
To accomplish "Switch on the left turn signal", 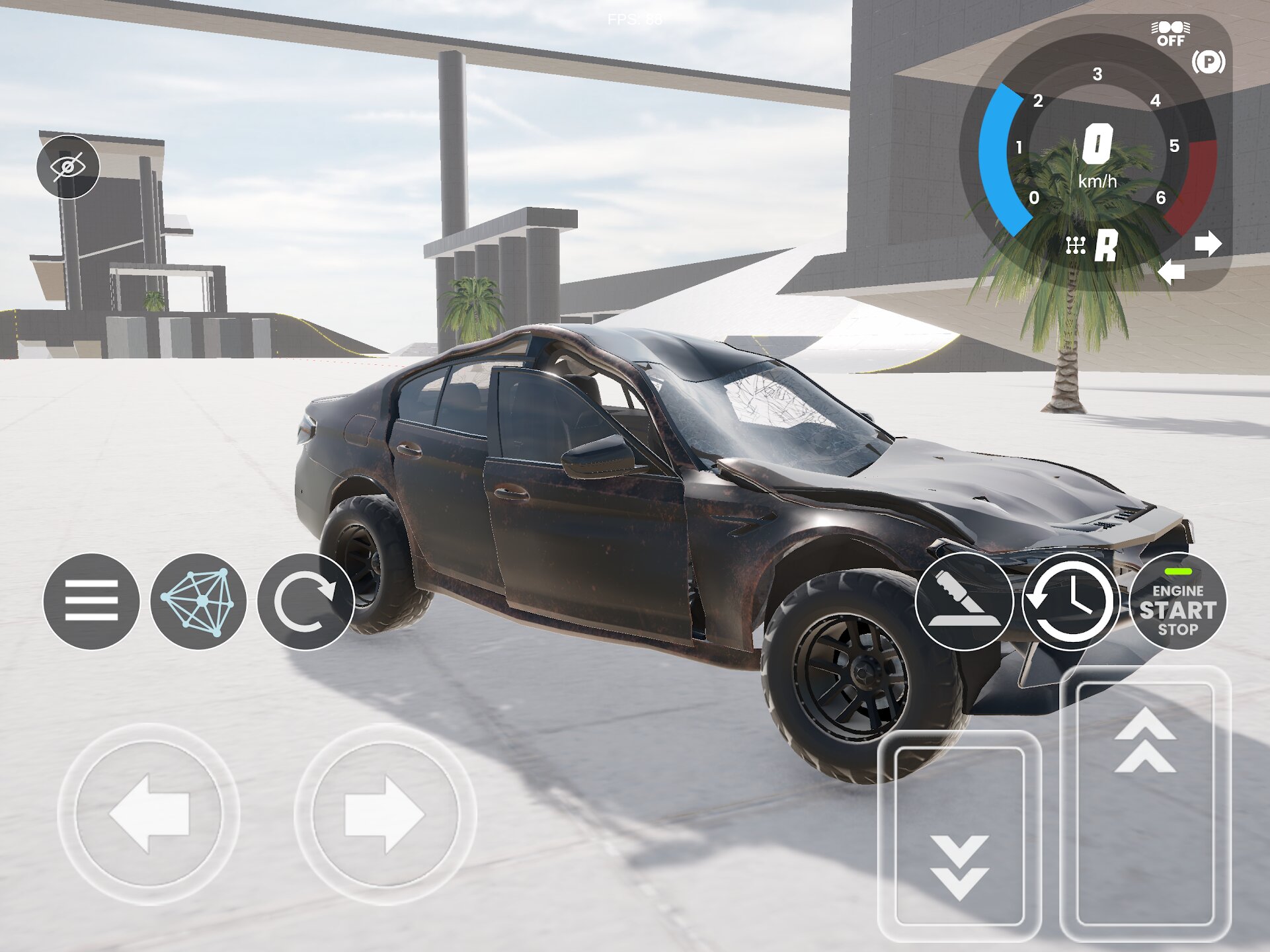I will [x=1171, y=272].
